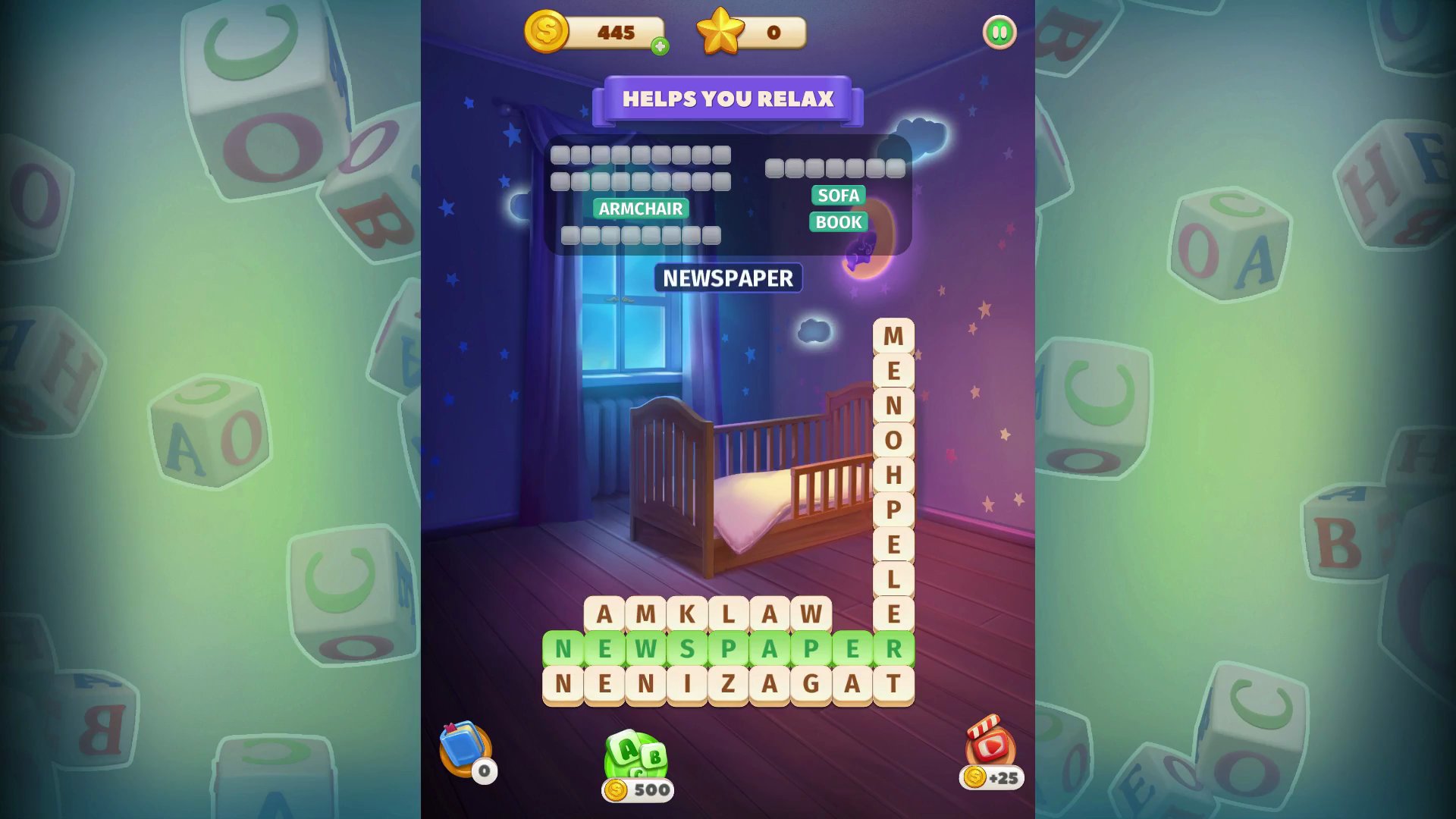Select the T tile at the column bottom
This screenshot has width=1456, height=819.
893,684
